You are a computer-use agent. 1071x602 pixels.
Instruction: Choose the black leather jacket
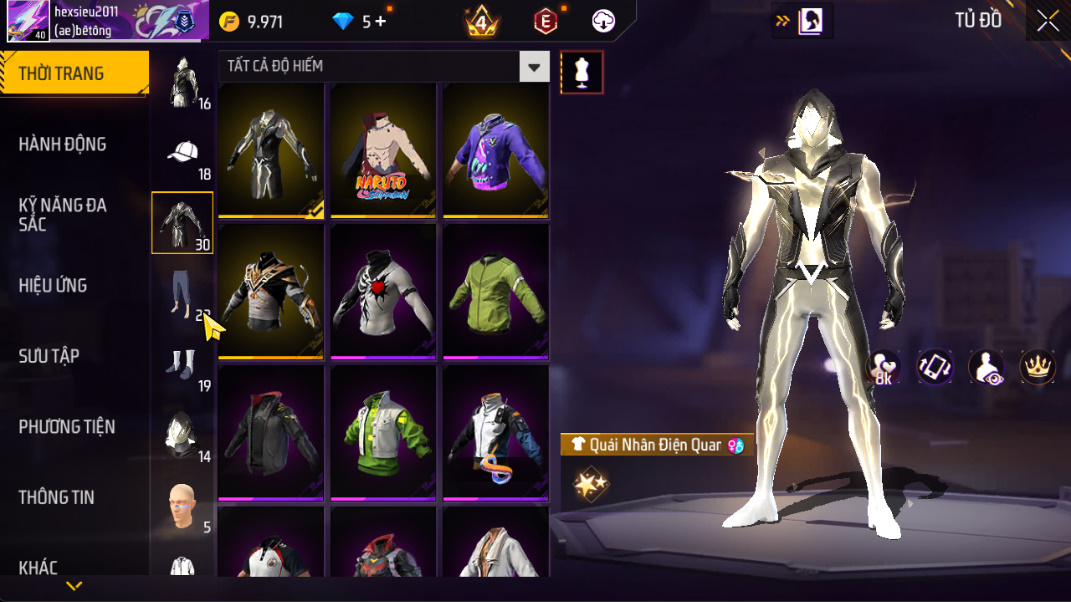tap(271, 432)
